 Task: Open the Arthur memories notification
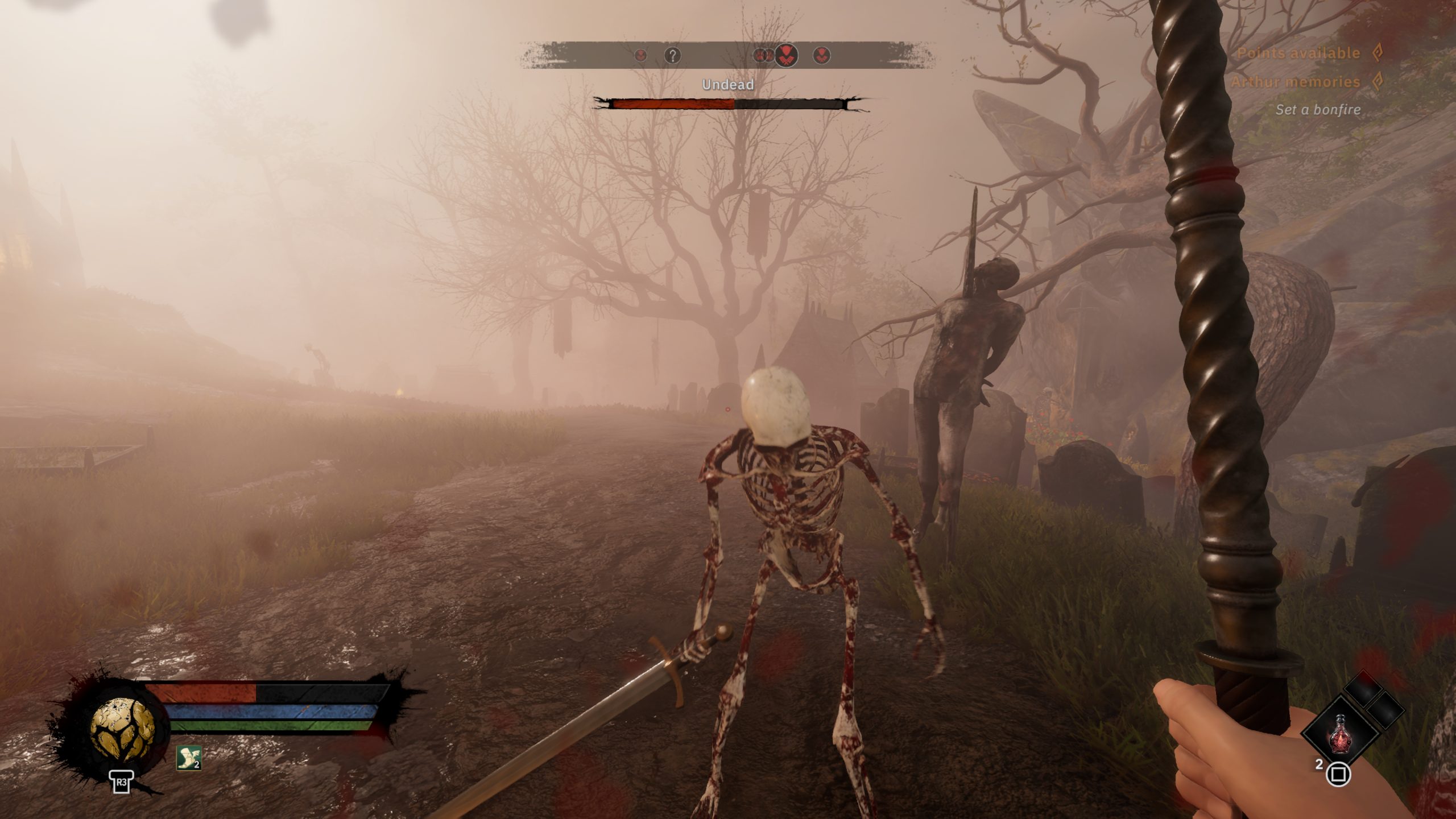coord(1295,82)
